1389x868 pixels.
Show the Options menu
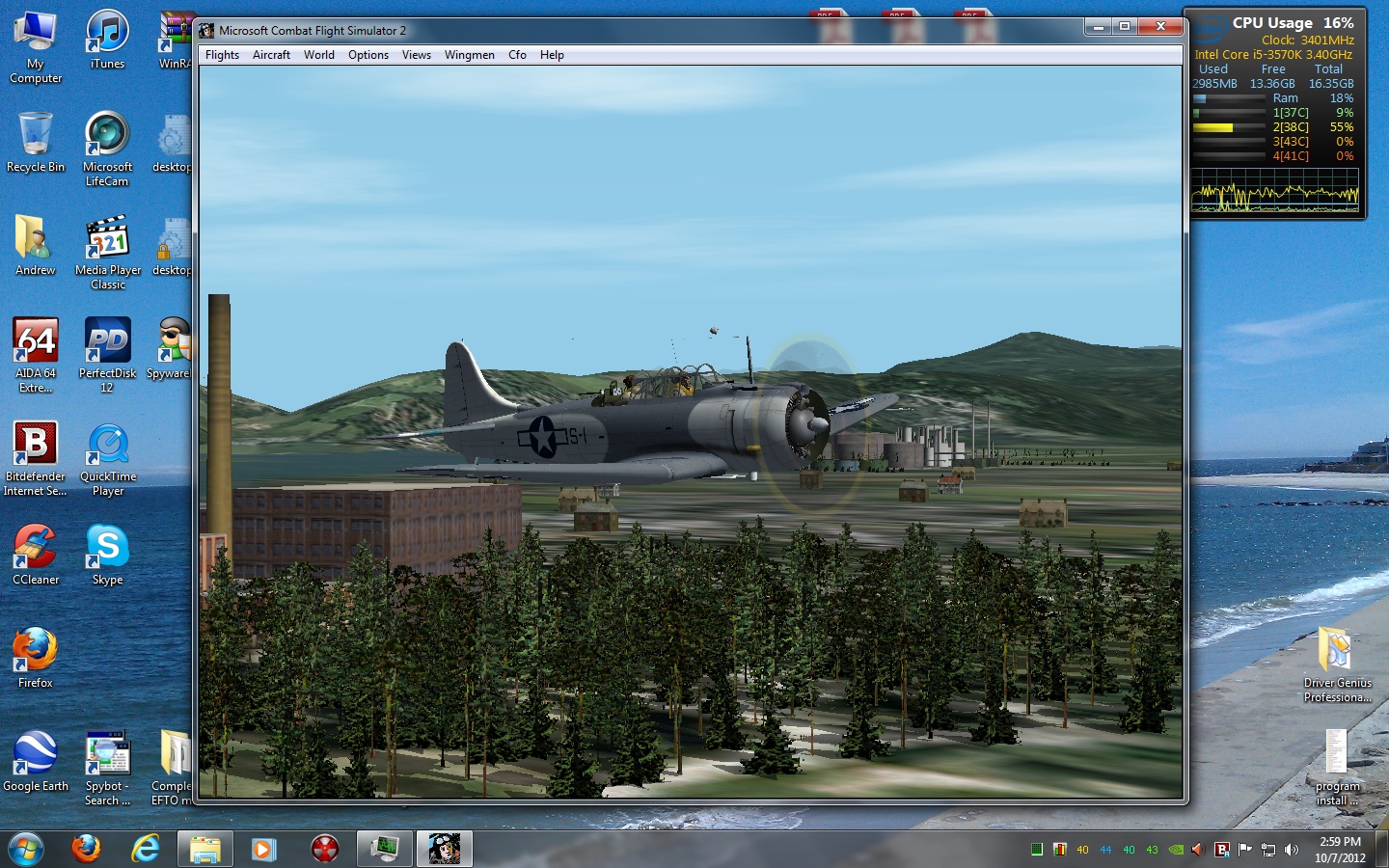[368, 55]
